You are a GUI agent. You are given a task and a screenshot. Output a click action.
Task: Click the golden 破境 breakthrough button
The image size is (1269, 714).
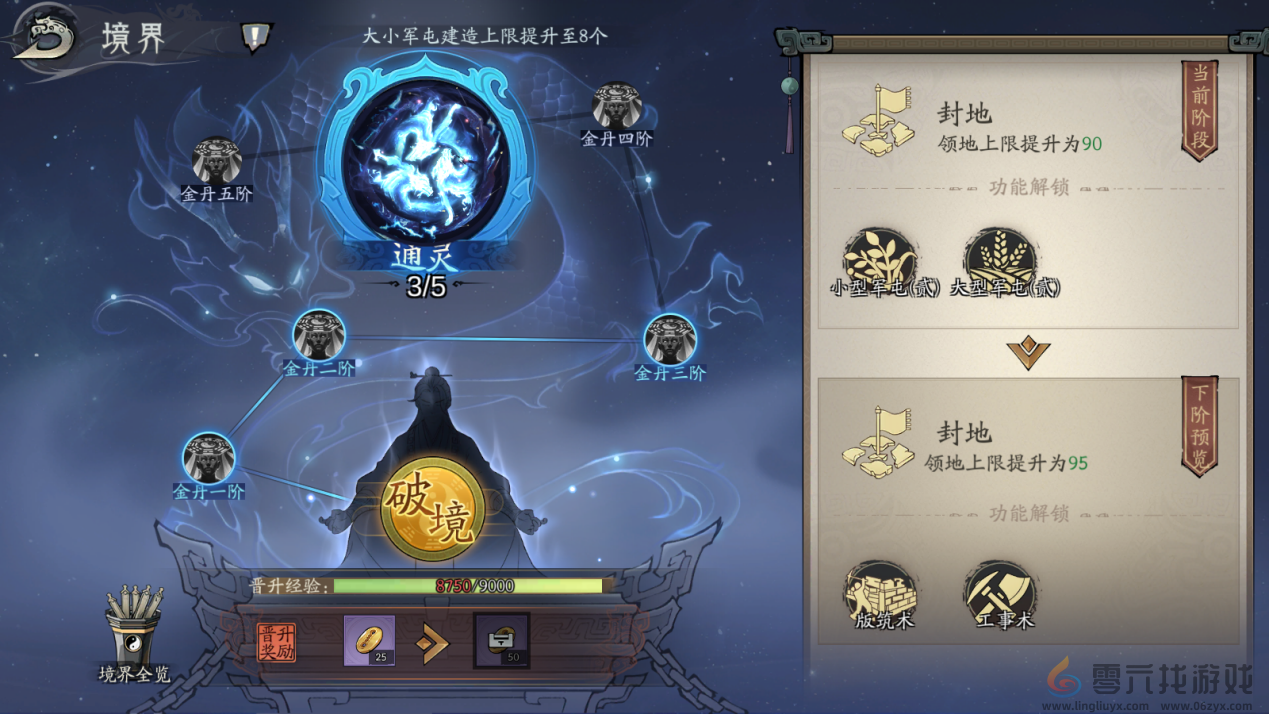click(x=433, y=508)
